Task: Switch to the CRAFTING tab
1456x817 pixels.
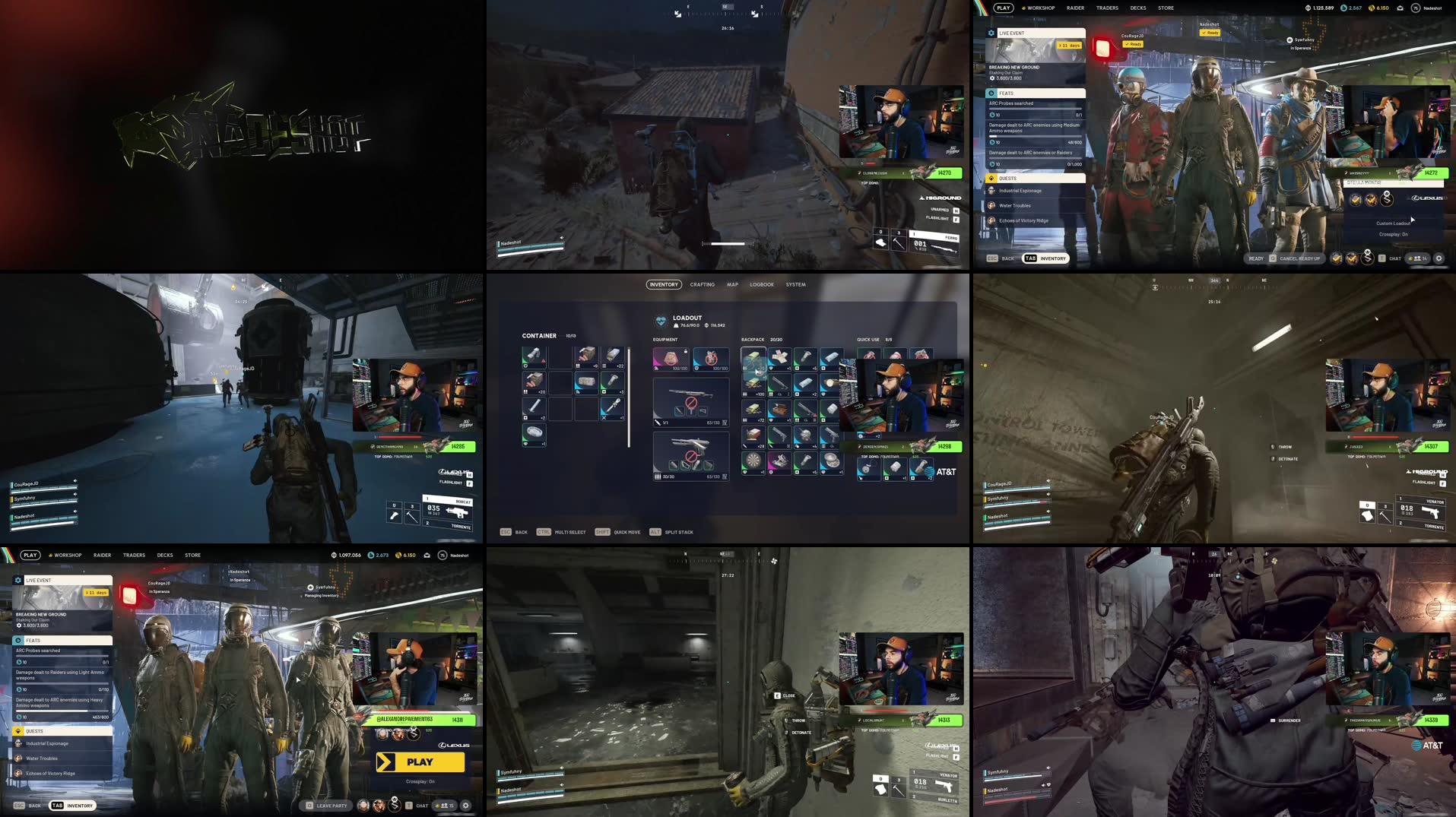Action: (702, 284)
